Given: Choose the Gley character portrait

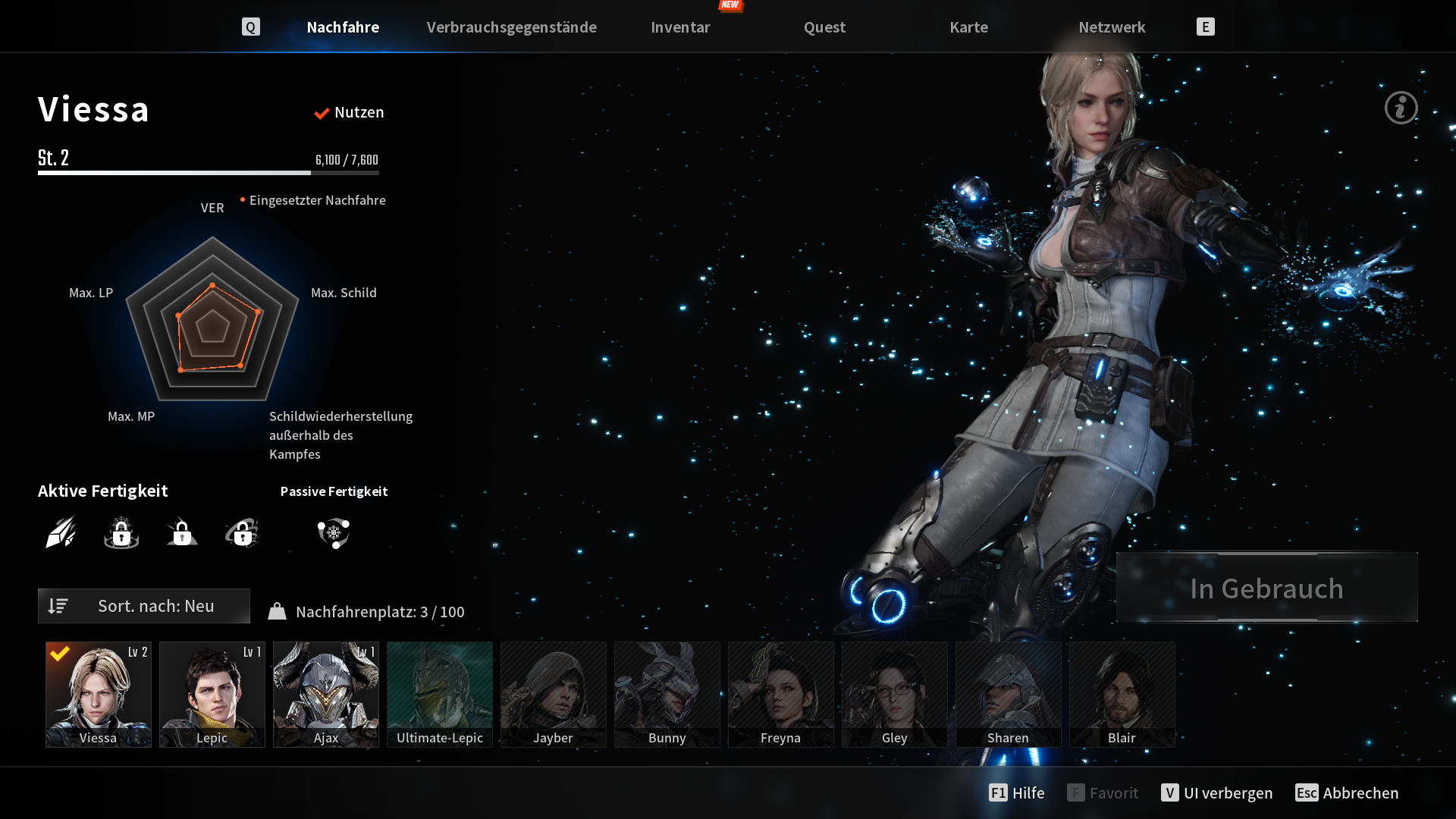Looking at the screenshot, I should click(895, 695).
